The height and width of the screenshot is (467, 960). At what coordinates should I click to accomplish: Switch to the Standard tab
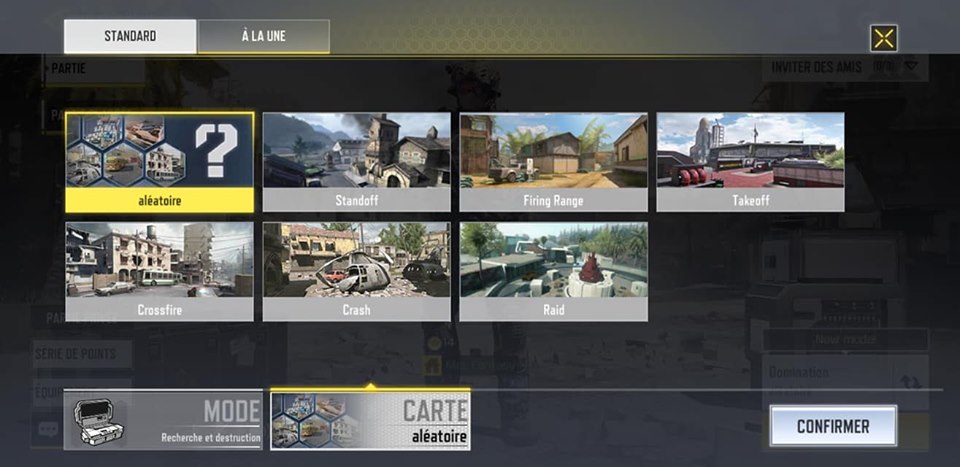click(130, 37)
